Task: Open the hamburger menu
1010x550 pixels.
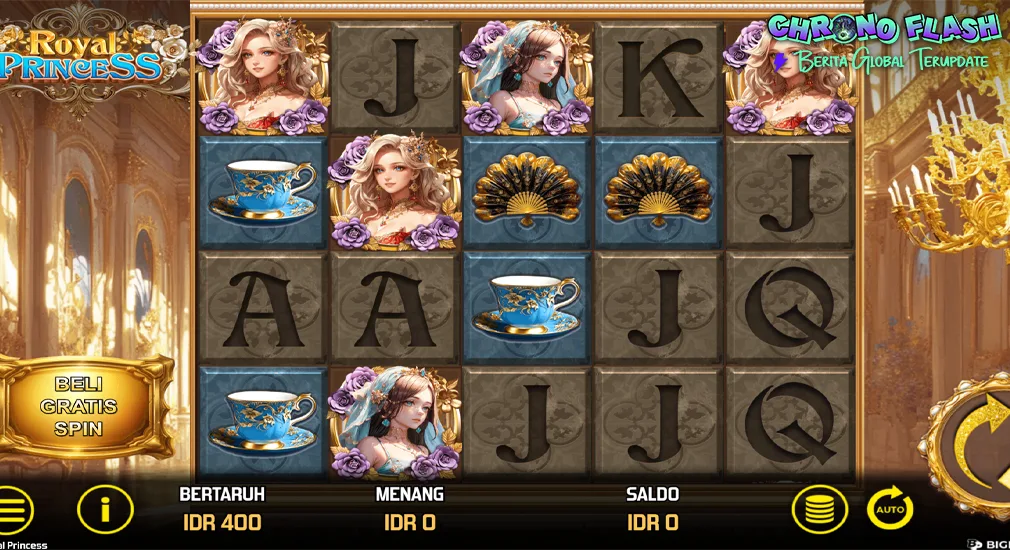Action: 15,511
